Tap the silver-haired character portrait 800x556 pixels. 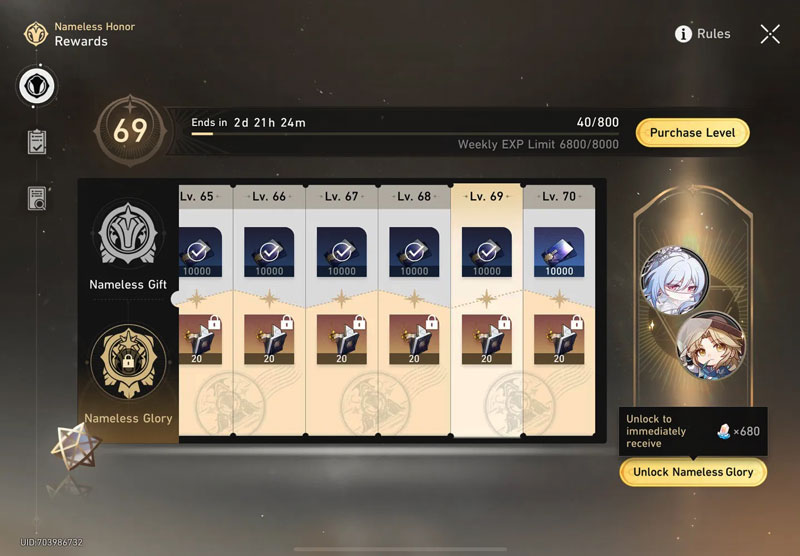670,275
